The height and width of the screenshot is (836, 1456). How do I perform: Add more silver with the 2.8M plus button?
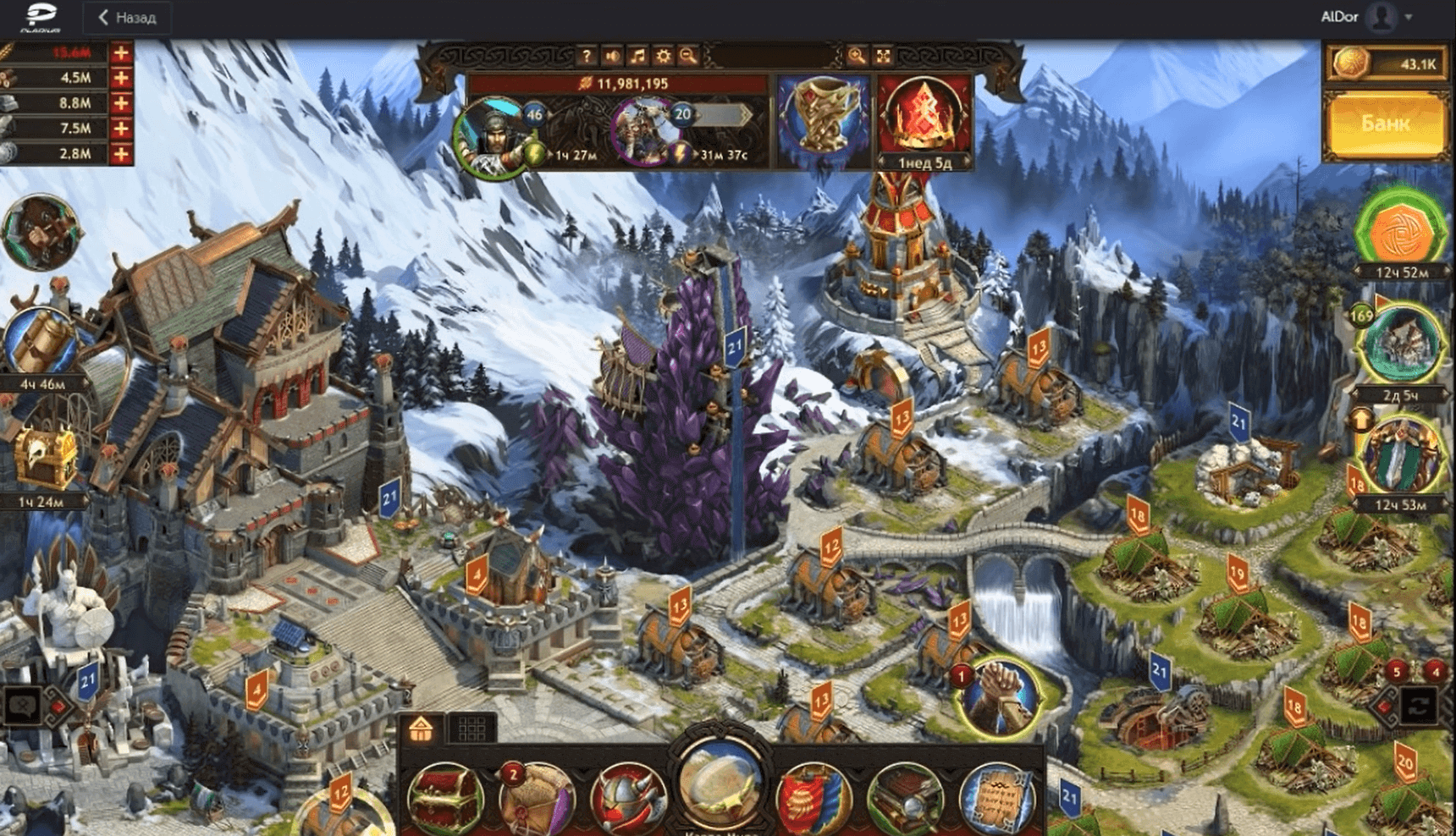tap(121, 154)
